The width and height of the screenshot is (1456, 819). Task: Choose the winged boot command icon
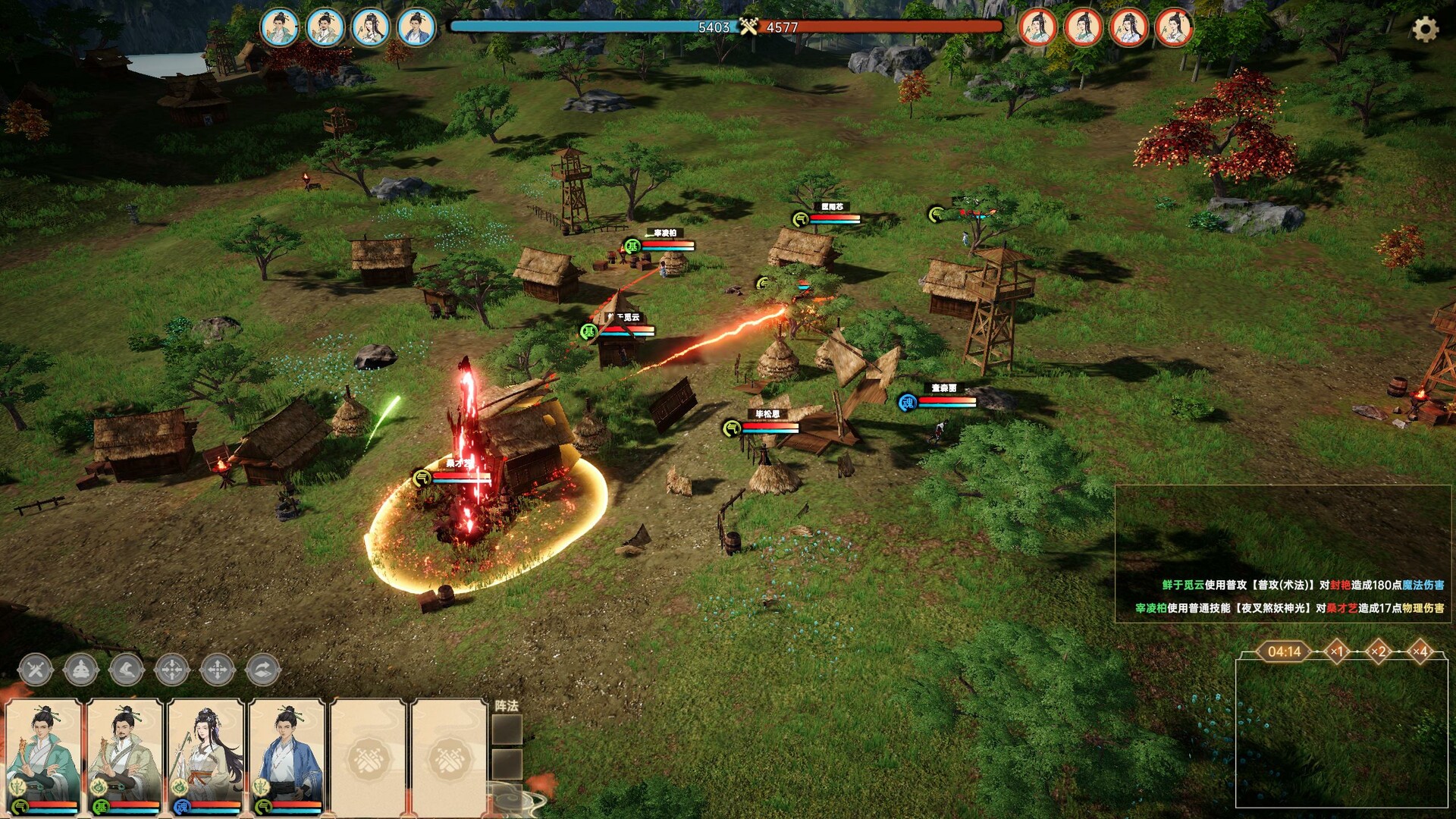tap(127, 670)
